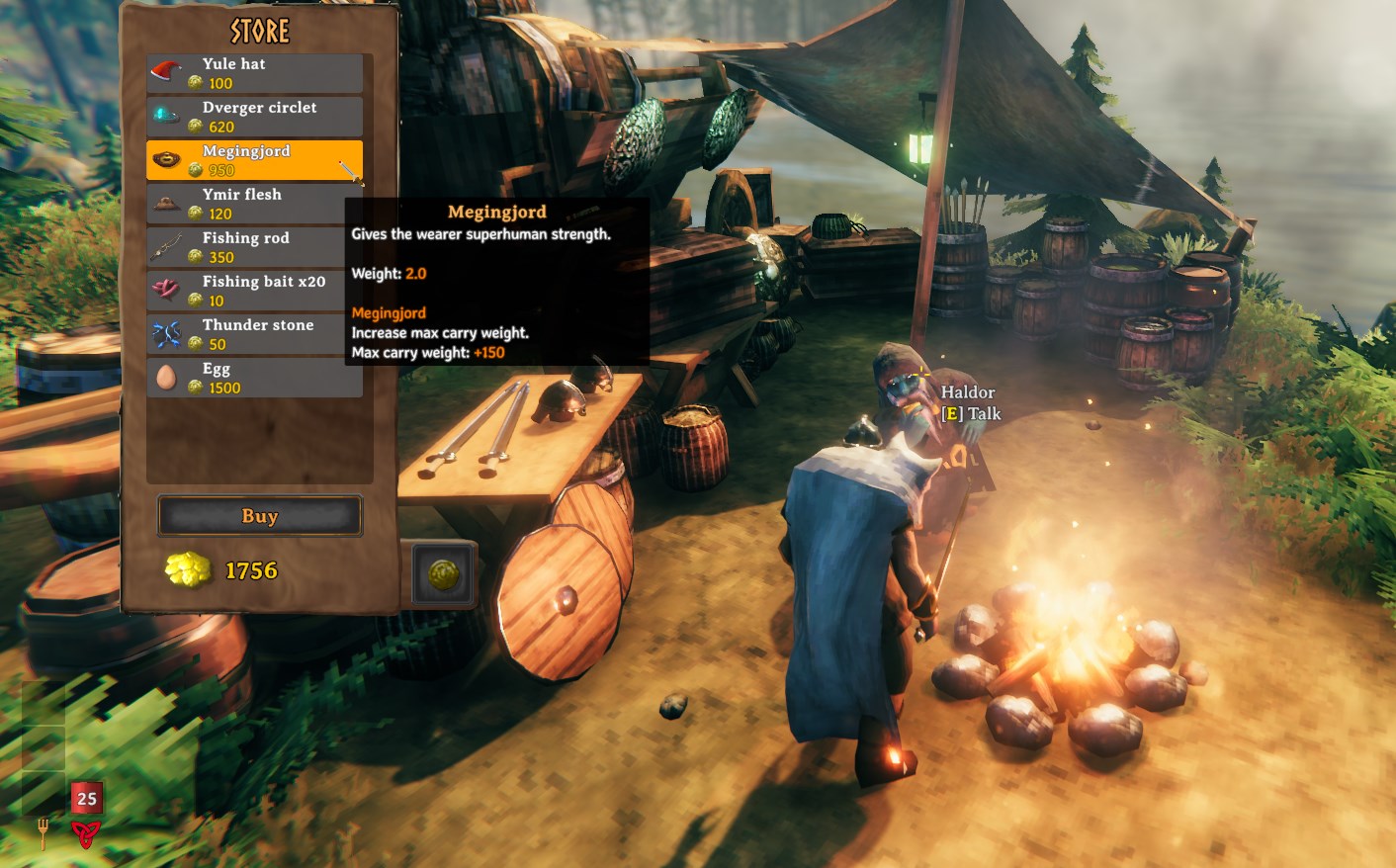Pick Ymir flesh from the store
This screenshot has width=1396, height=868.
[x=255, y=204]
